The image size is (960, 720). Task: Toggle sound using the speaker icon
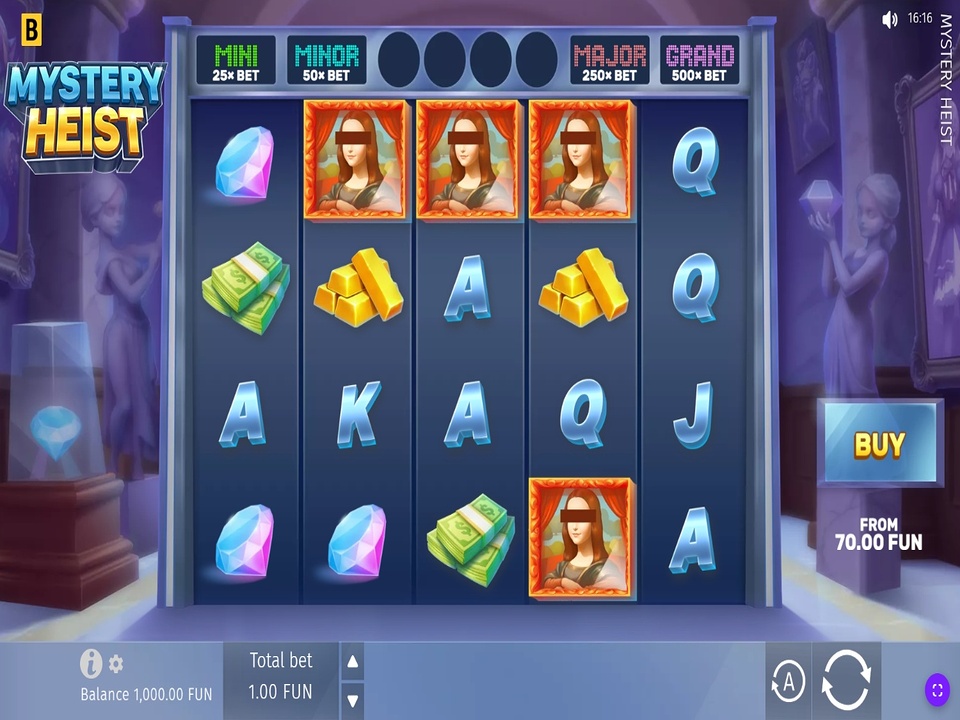890,19
